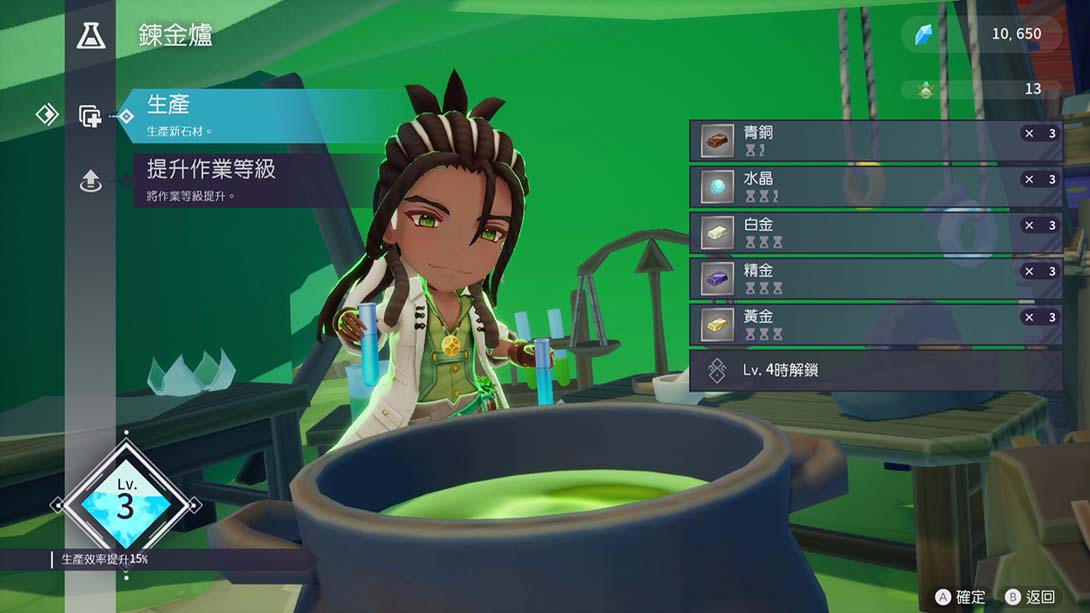
Task: Click the upgrade arrow icon in sidebar
Action: pos(90,181)
